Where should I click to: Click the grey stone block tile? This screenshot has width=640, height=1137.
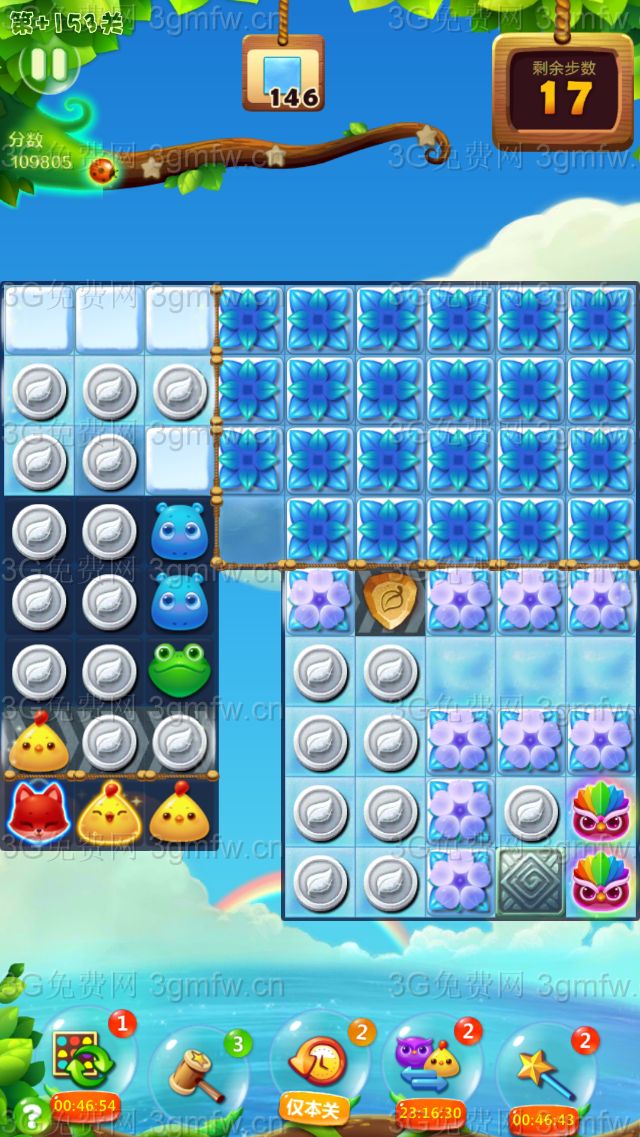531,882
